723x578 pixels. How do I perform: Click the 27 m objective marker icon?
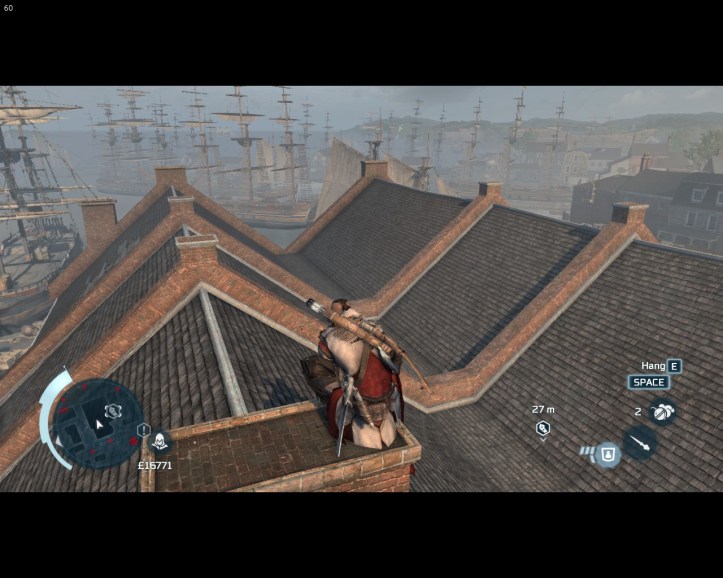click(x=543, y=428)
